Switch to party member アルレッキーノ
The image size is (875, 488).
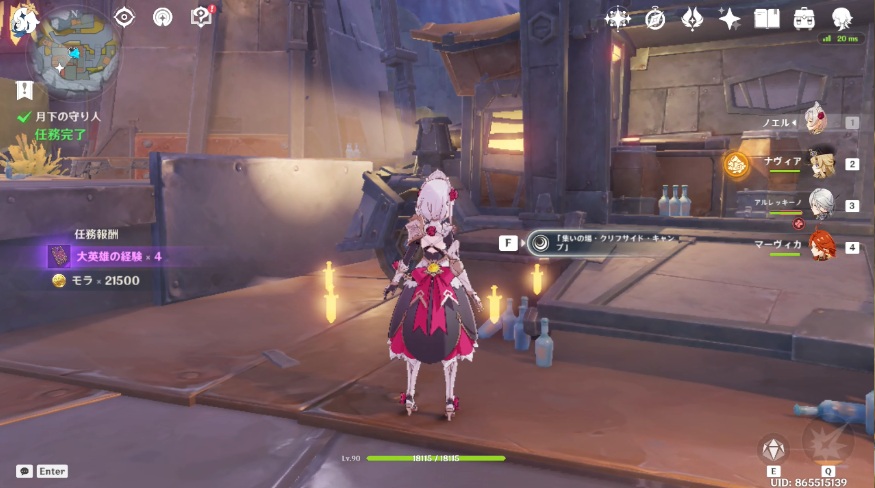pos(820,204)
